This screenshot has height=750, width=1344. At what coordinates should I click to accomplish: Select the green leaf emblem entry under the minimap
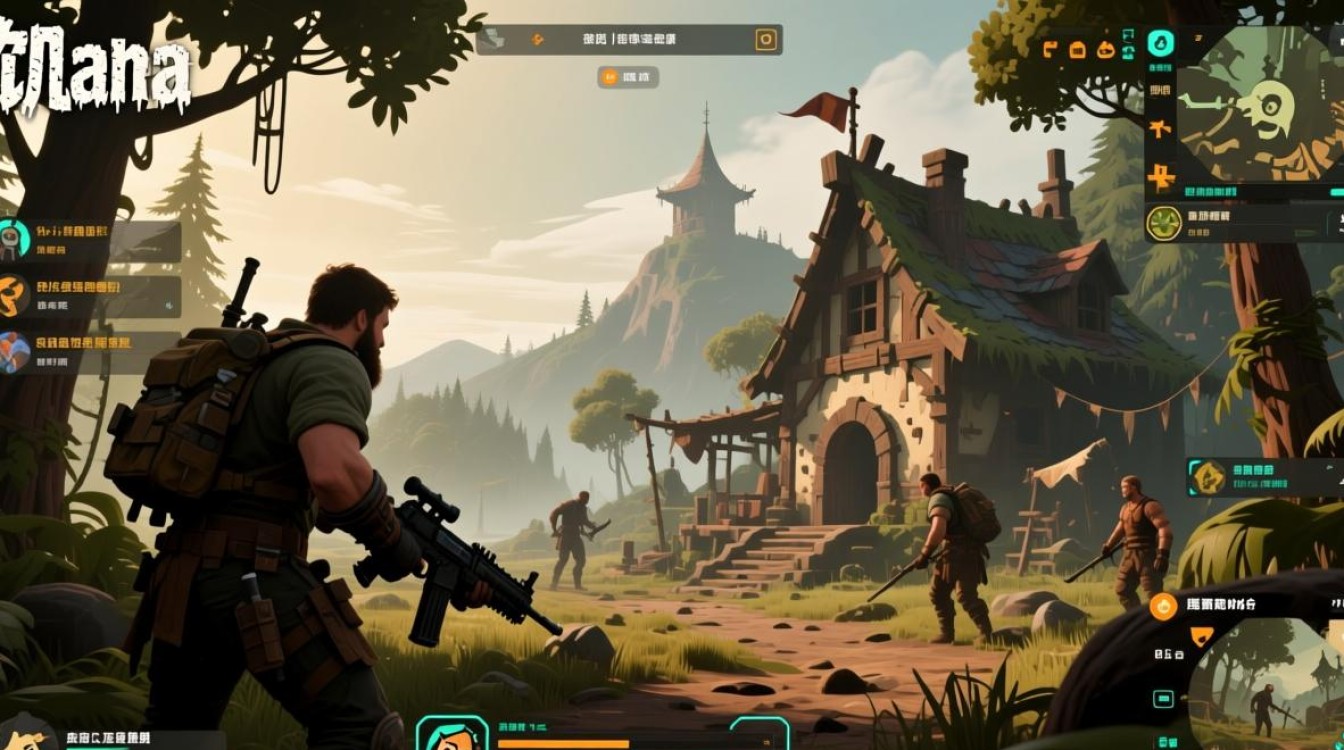pos(1164,223)
